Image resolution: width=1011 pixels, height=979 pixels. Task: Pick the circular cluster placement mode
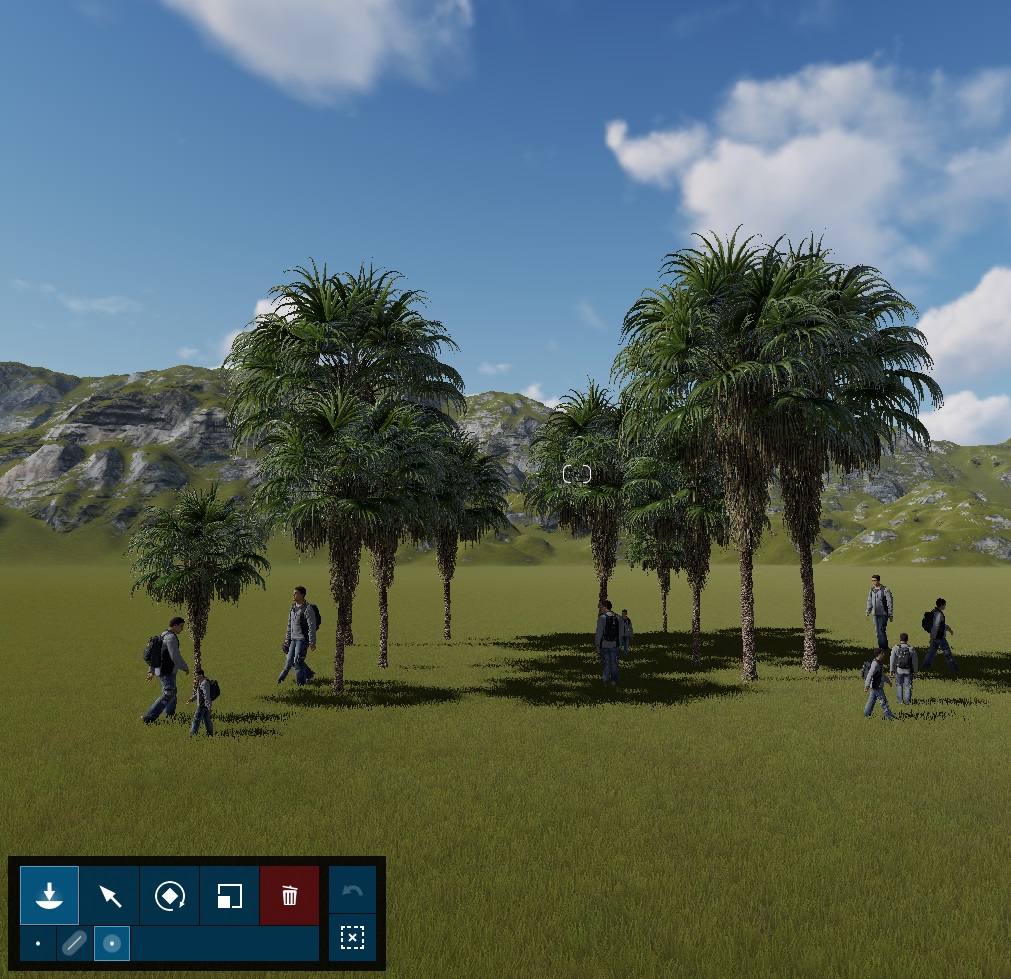pyautogui.click(x=112, y=943)
